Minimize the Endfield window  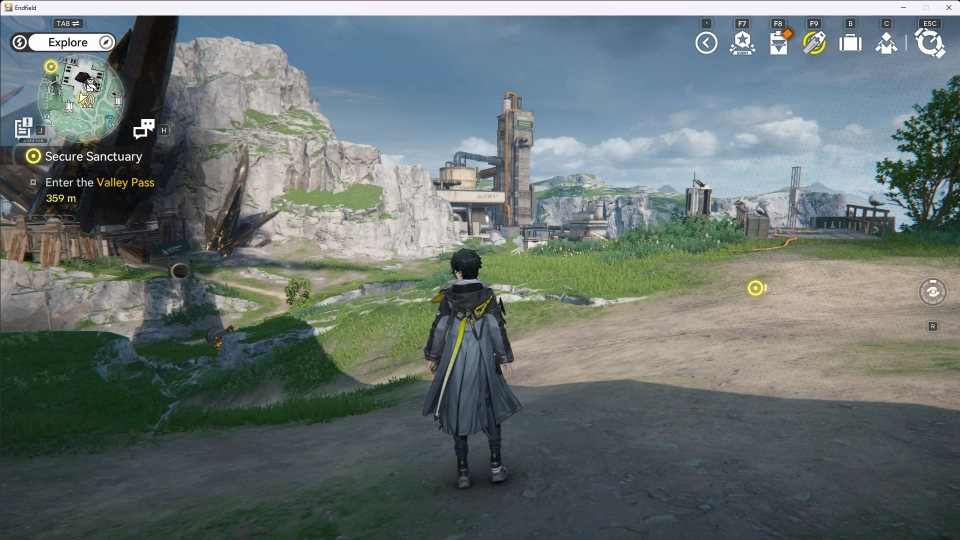[902, 7]
